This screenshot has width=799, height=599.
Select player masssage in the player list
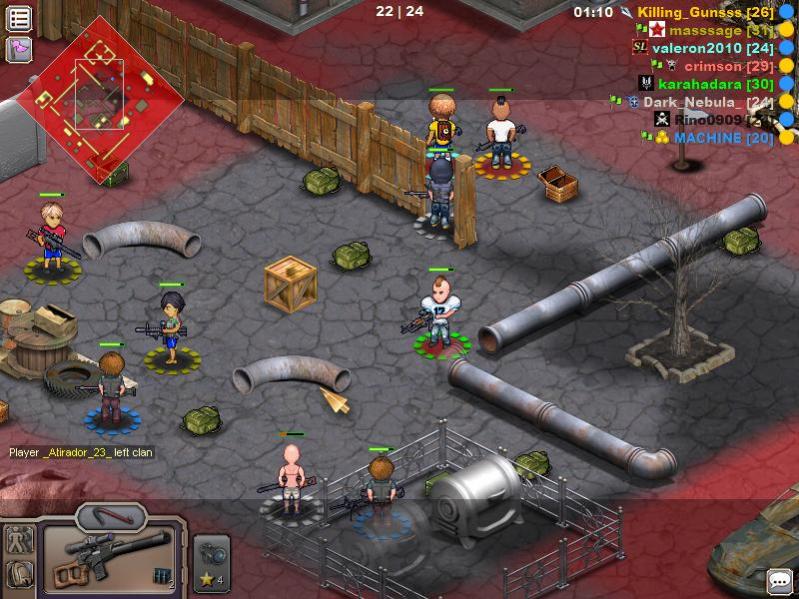point(713,30)
